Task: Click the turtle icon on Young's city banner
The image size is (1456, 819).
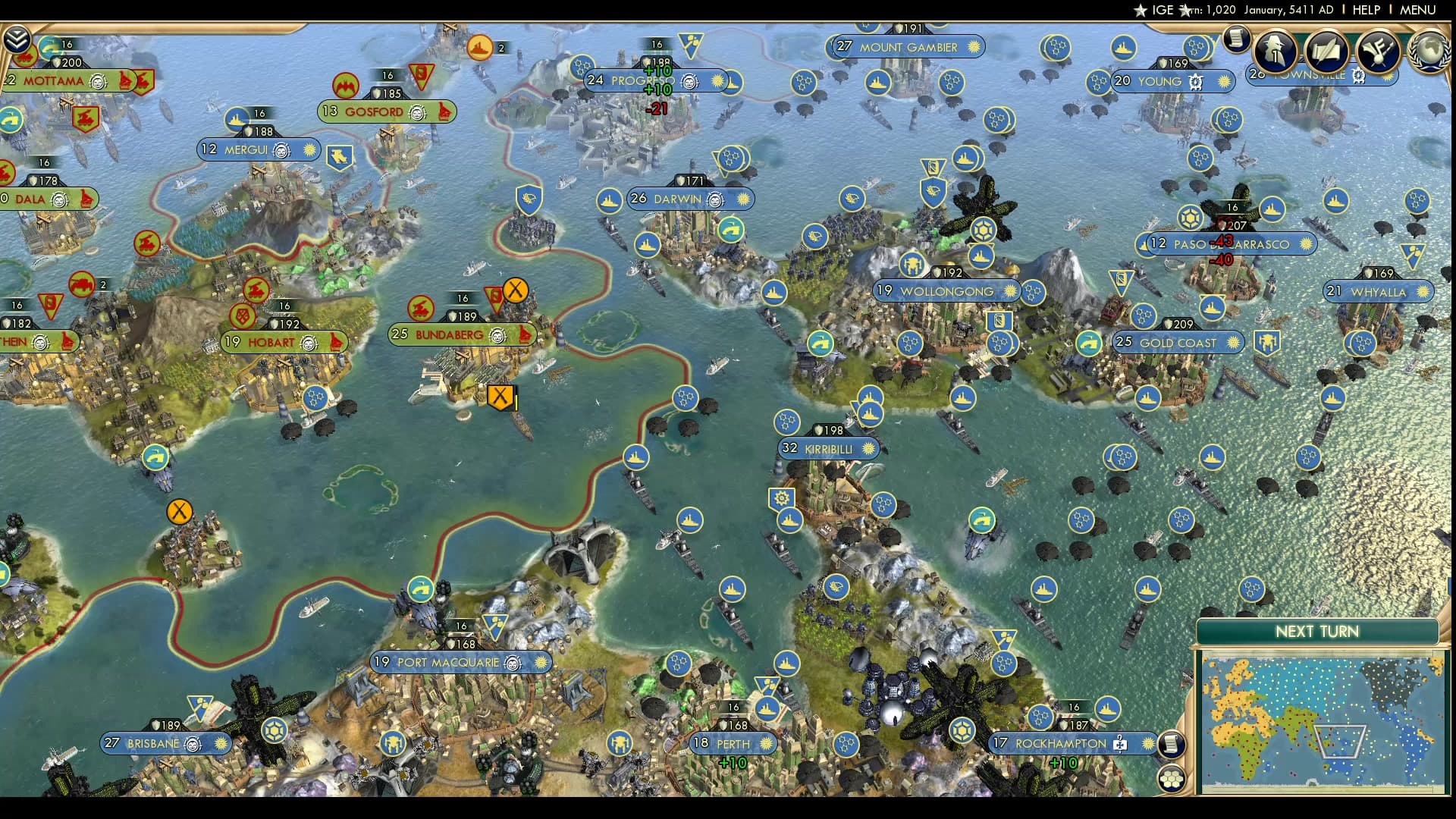Action: click(x=1194, y=81)
